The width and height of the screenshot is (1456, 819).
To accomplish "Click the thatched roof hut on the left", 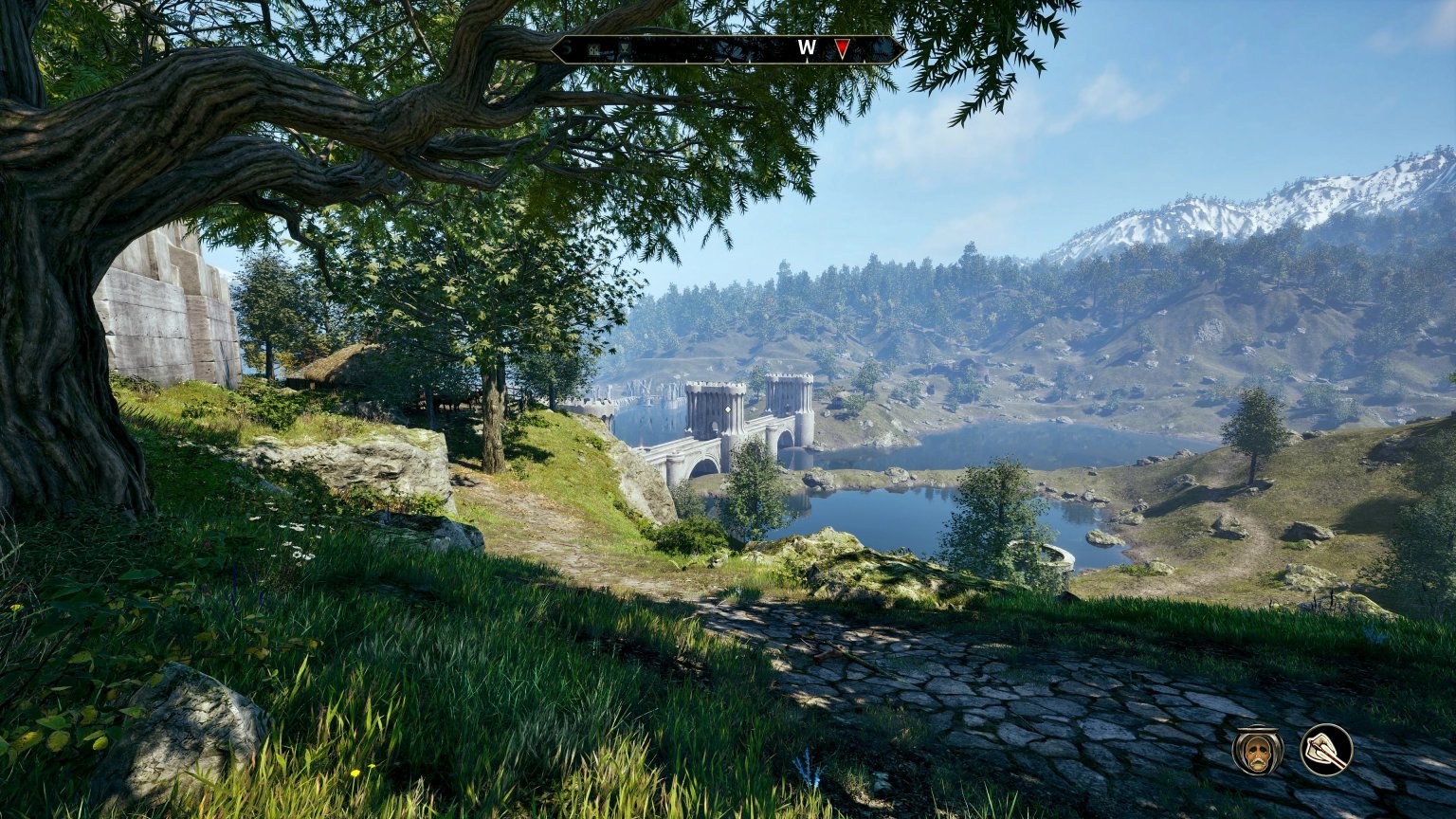I will 327,365.
